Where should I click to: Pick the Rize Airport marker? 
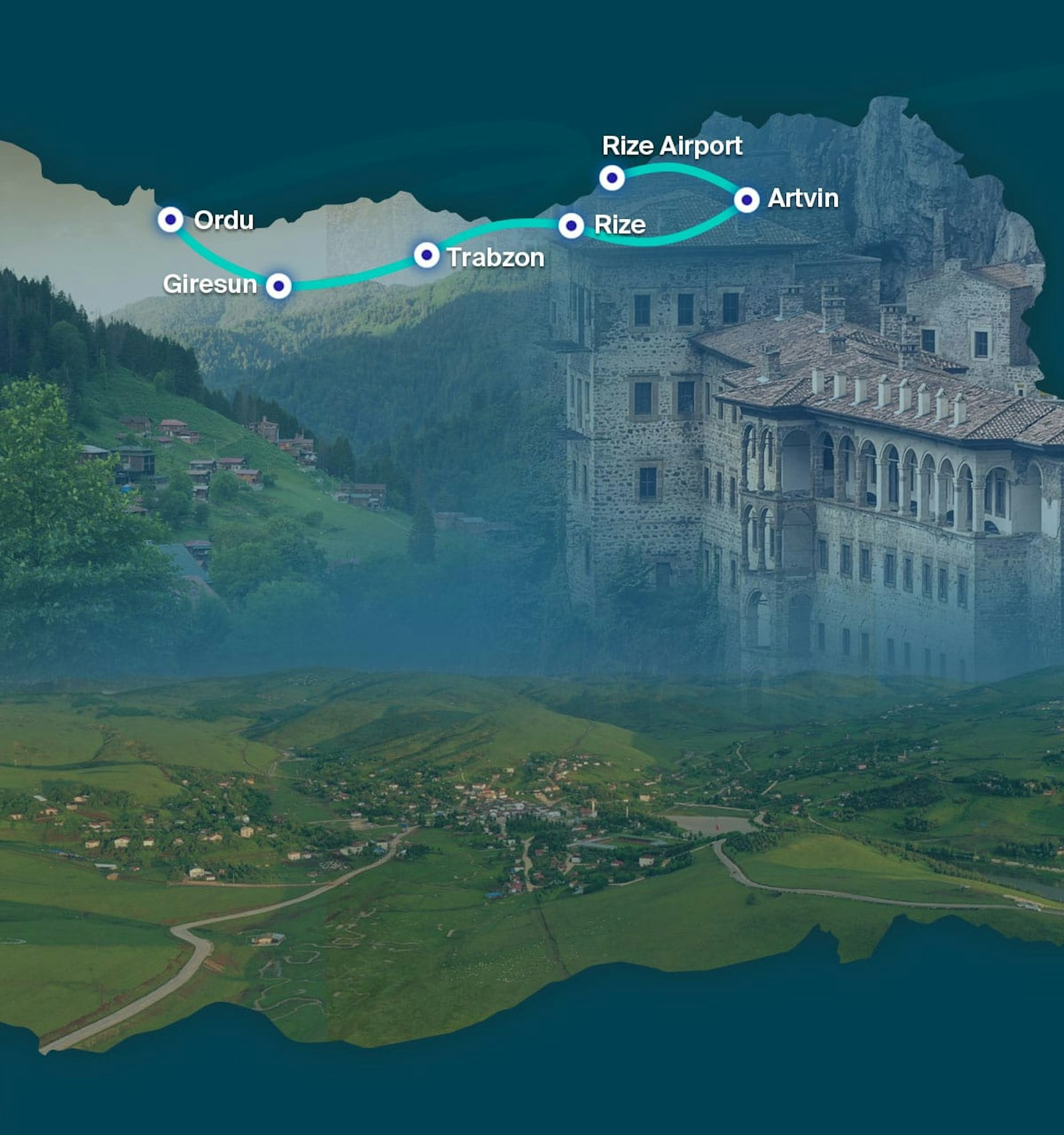coord(612,178)
